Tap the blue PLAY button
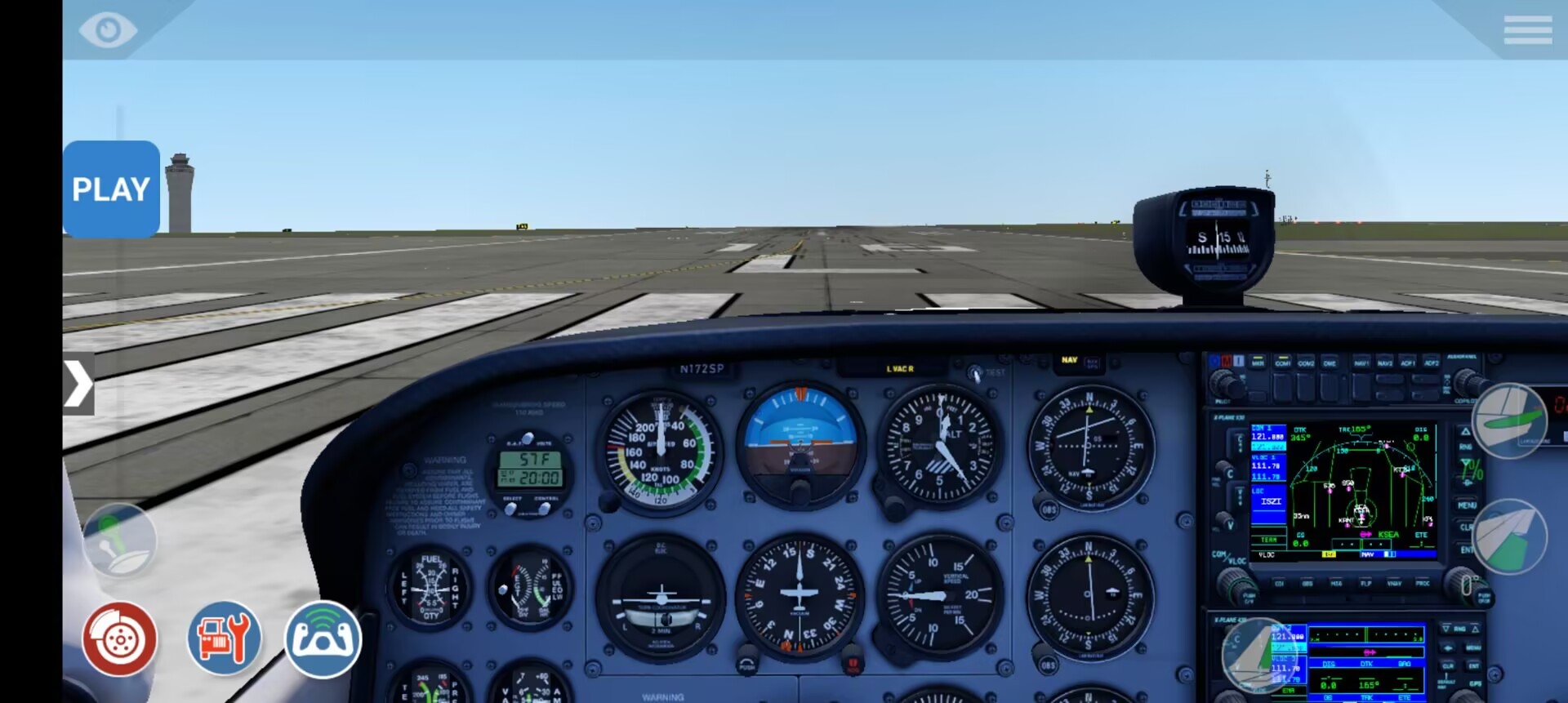 [x=111, y=189]
